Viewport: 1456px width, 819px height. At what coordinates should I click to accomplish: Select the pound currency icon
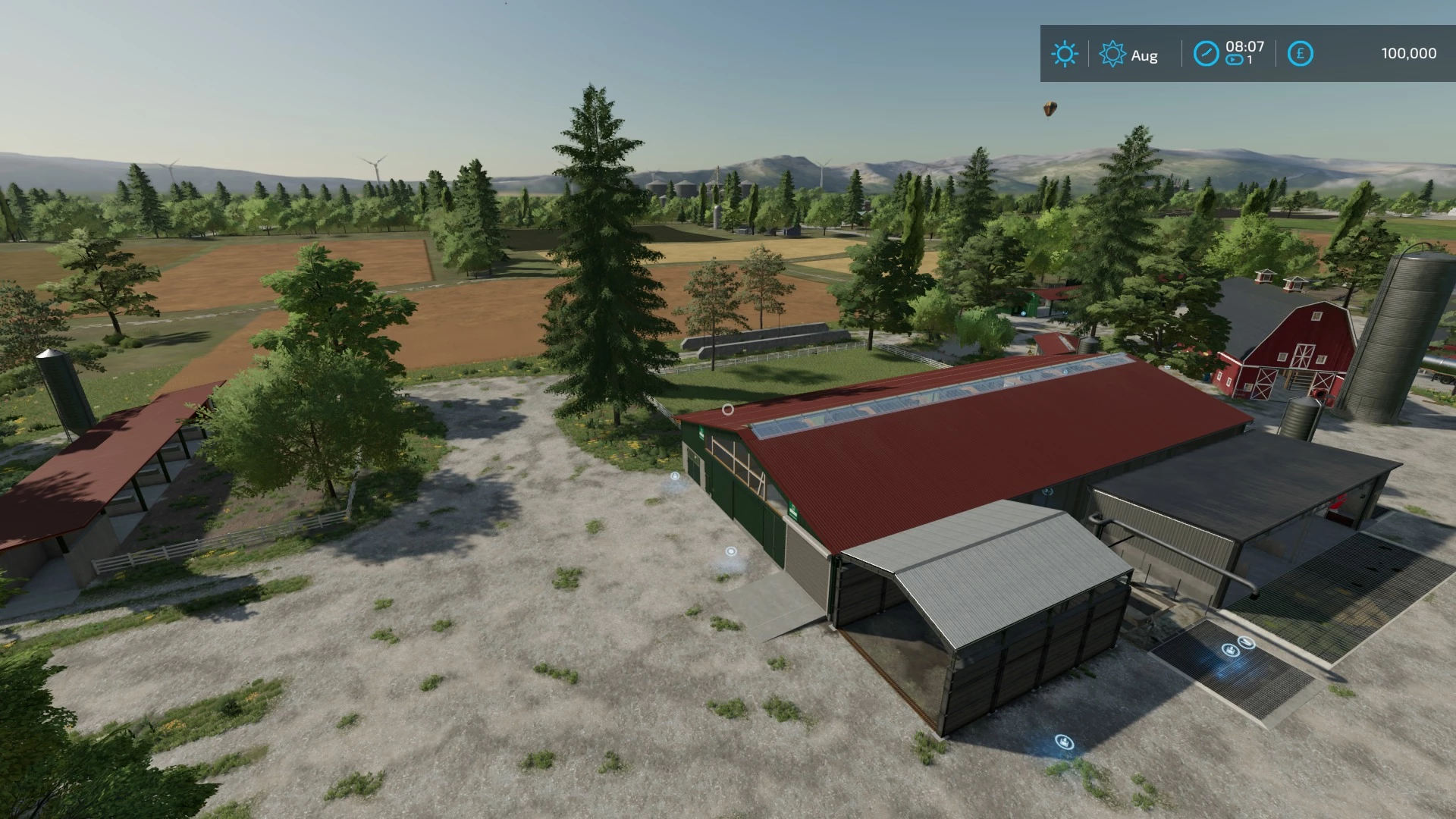point(1300,54)
